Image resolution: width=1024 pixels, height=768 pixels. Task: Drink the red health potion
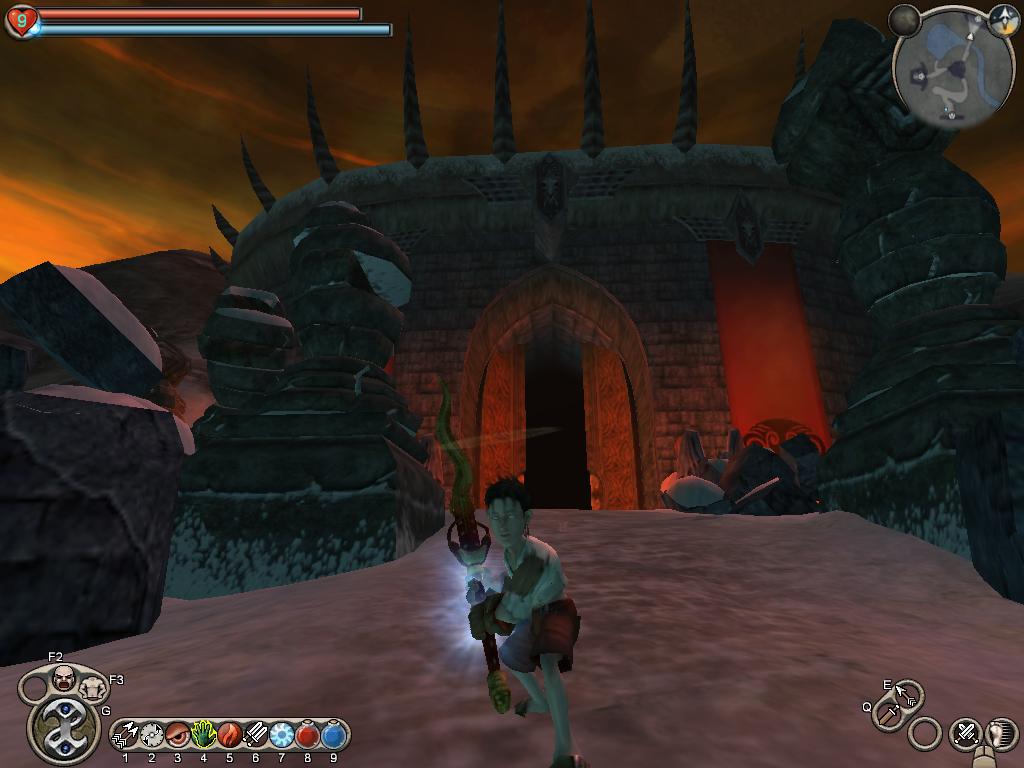point(307,736)
